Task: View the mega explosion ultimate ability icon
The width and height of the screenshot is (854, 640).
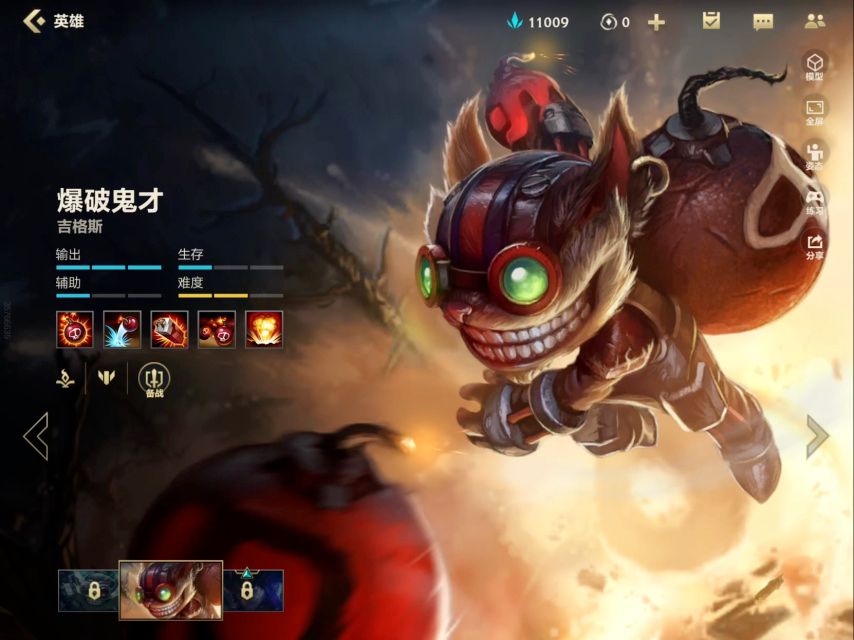Action: (264, 329)
